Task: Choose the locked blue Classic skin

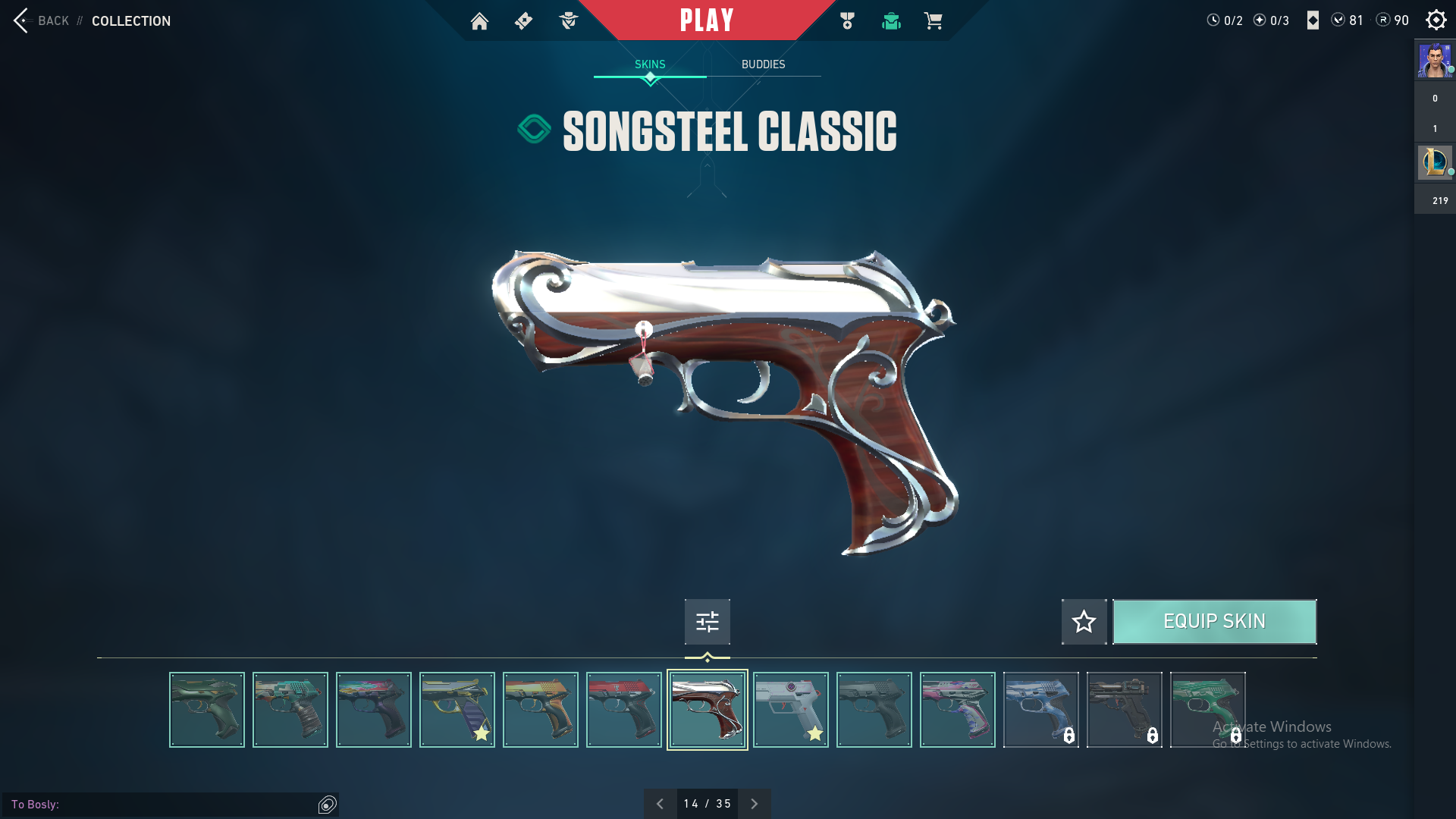Action: [x=1041, y=710]
